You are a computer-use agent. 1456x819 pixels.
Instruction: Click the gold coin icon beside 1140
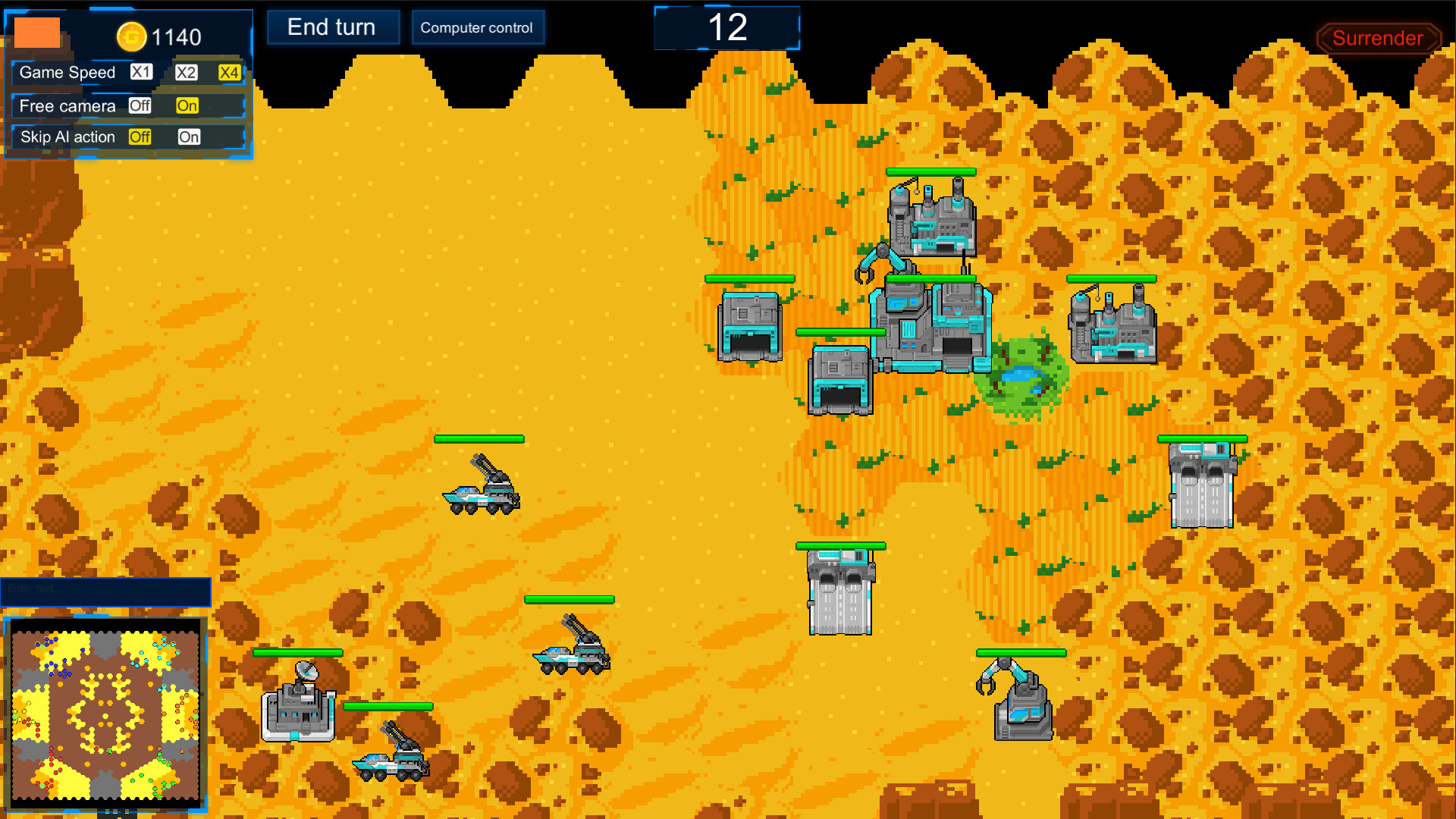tap(130, 35)
